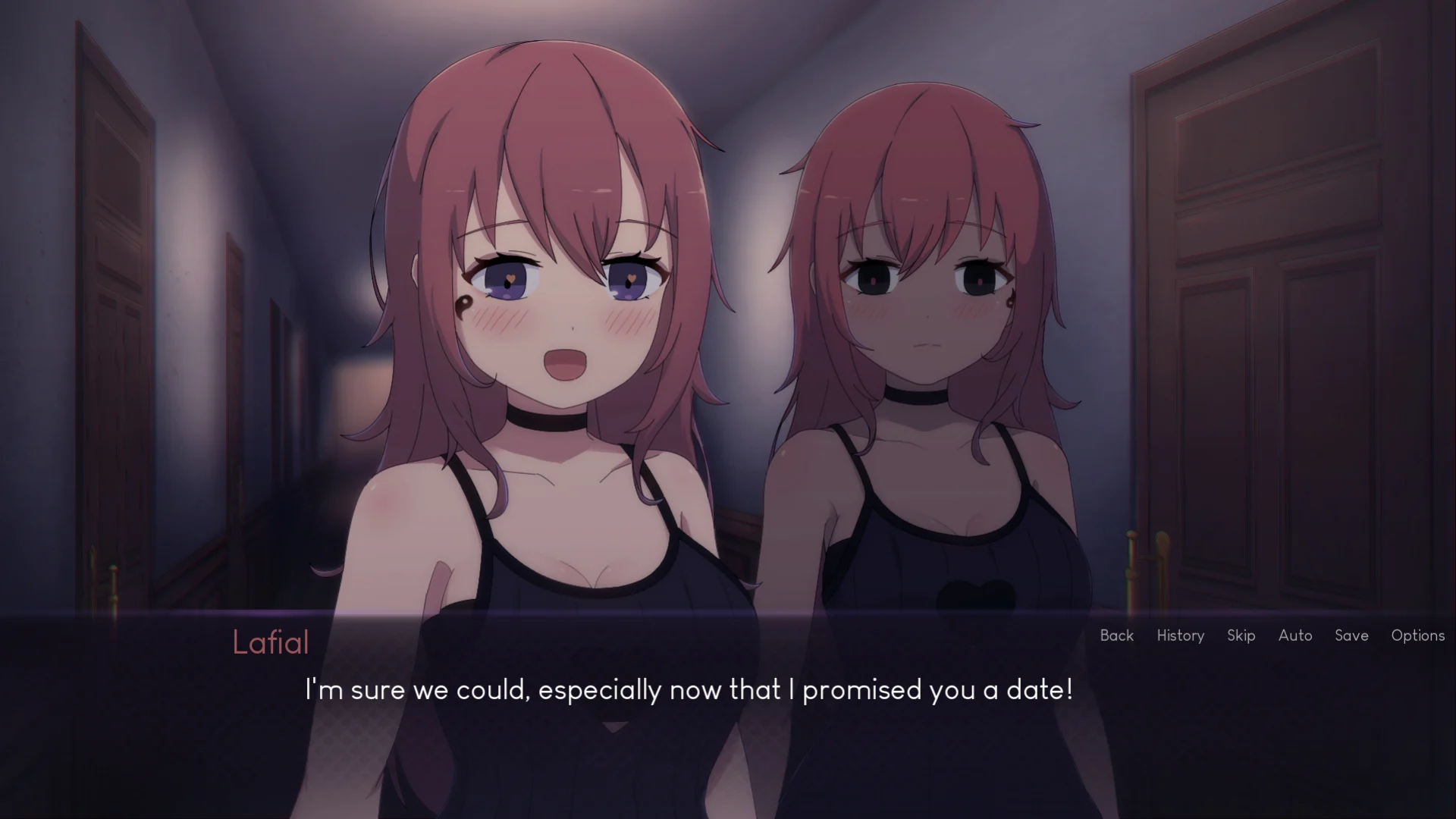Open the Save screen
1456x819 pixels.
click(1351, 635)
